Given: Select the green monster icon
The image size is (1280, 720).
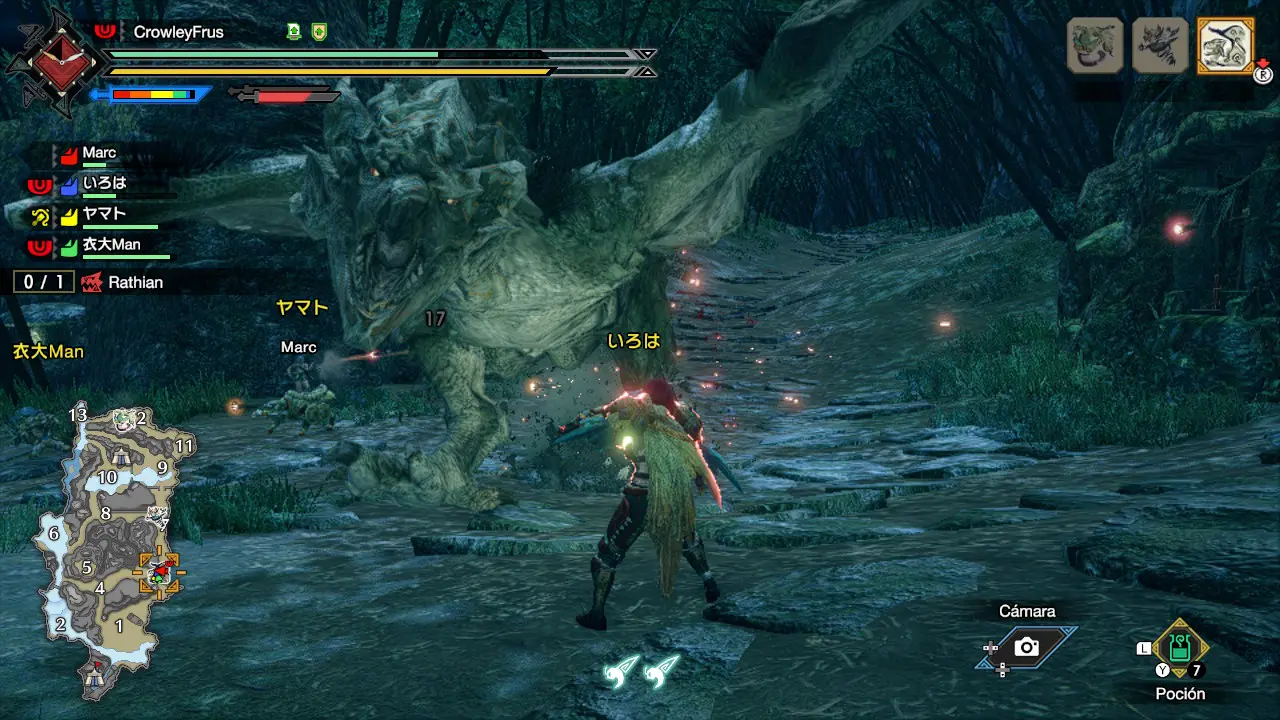Looking at the screenshot, I should click(x=1096, y=46).
